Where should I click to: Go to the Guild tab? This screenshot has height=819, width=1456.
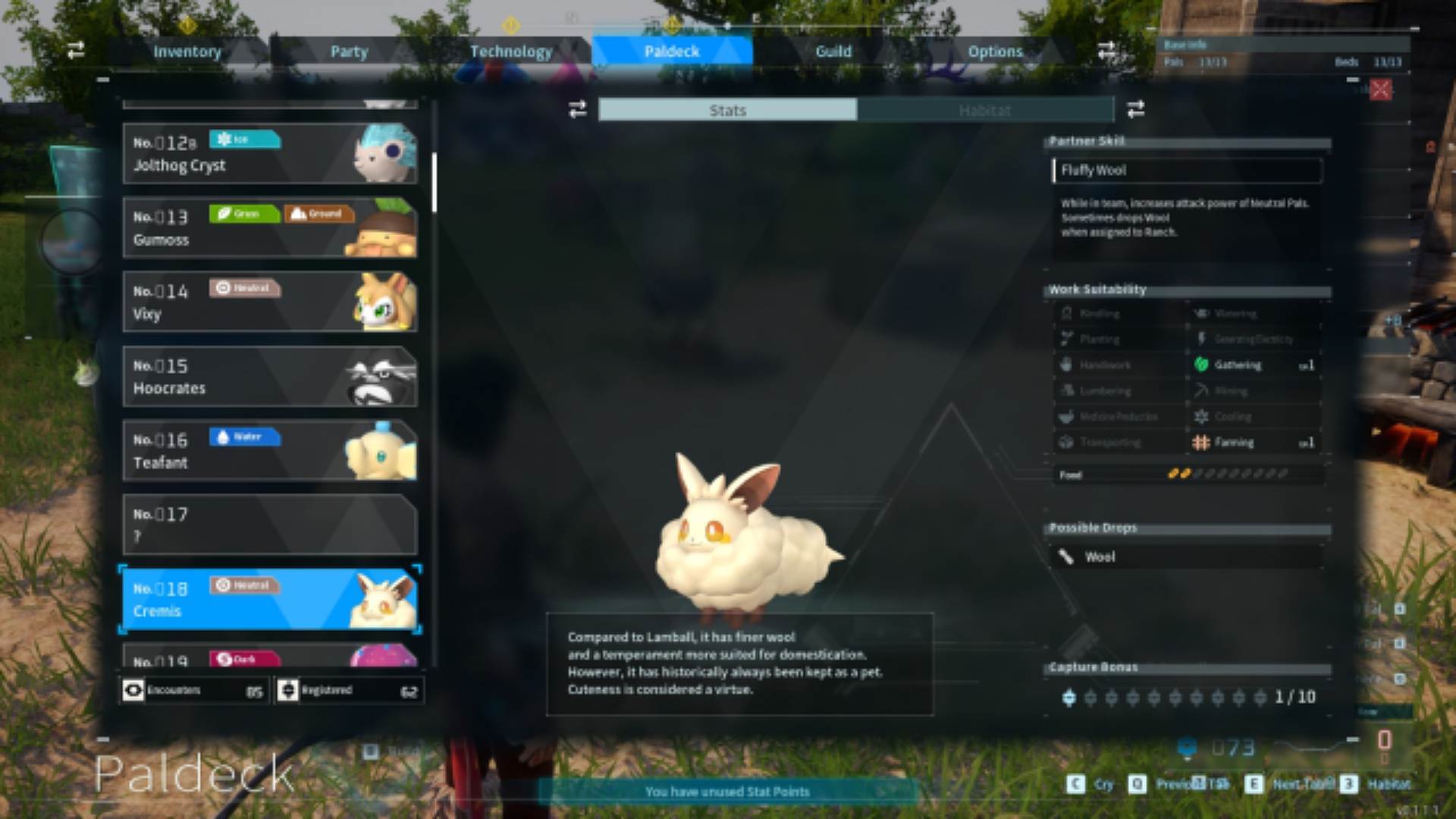click(x=833, y=52)
